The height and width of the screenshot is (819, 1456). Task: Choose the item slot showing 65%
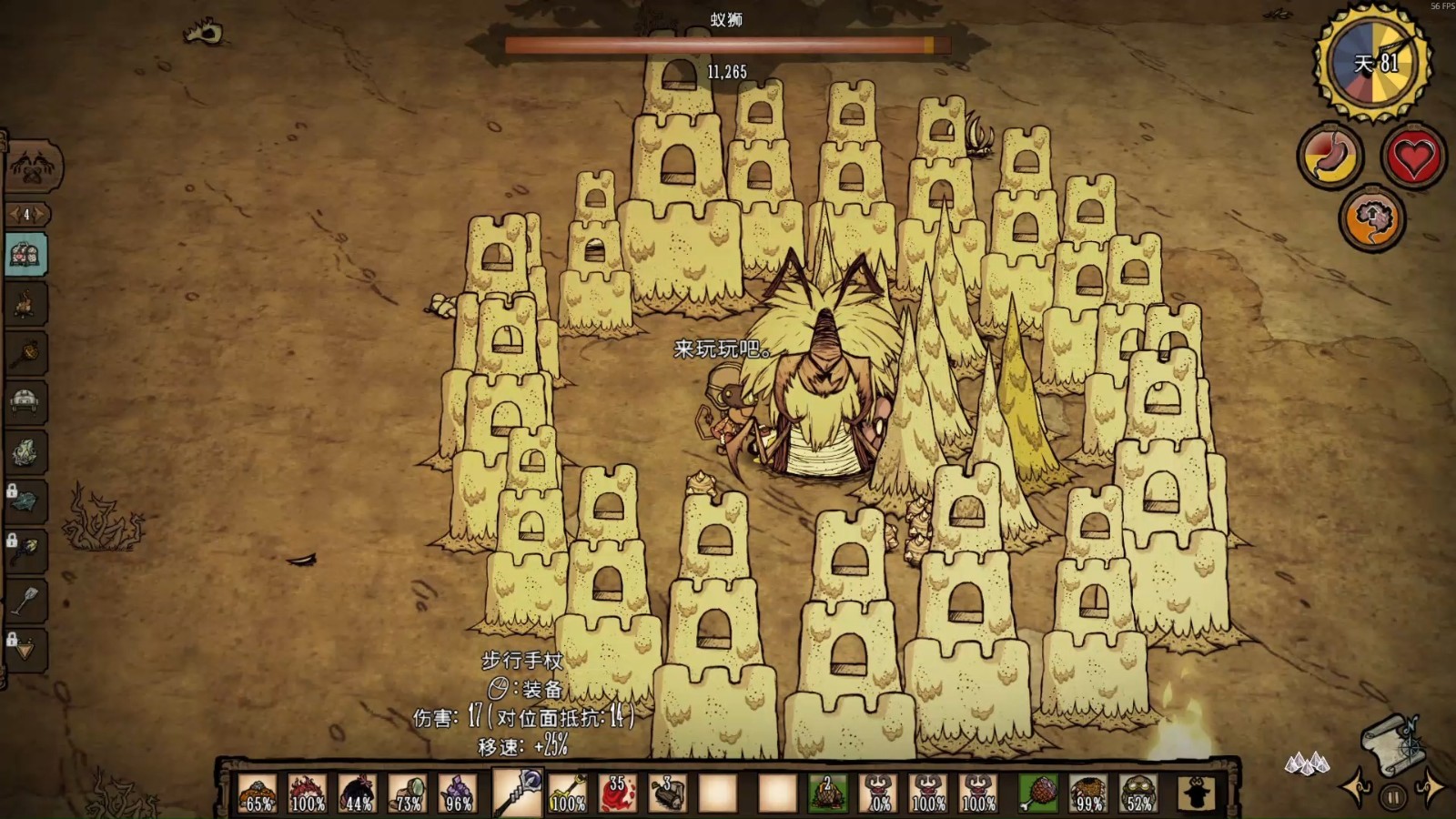pyautogui.click(x=258, y=792)
